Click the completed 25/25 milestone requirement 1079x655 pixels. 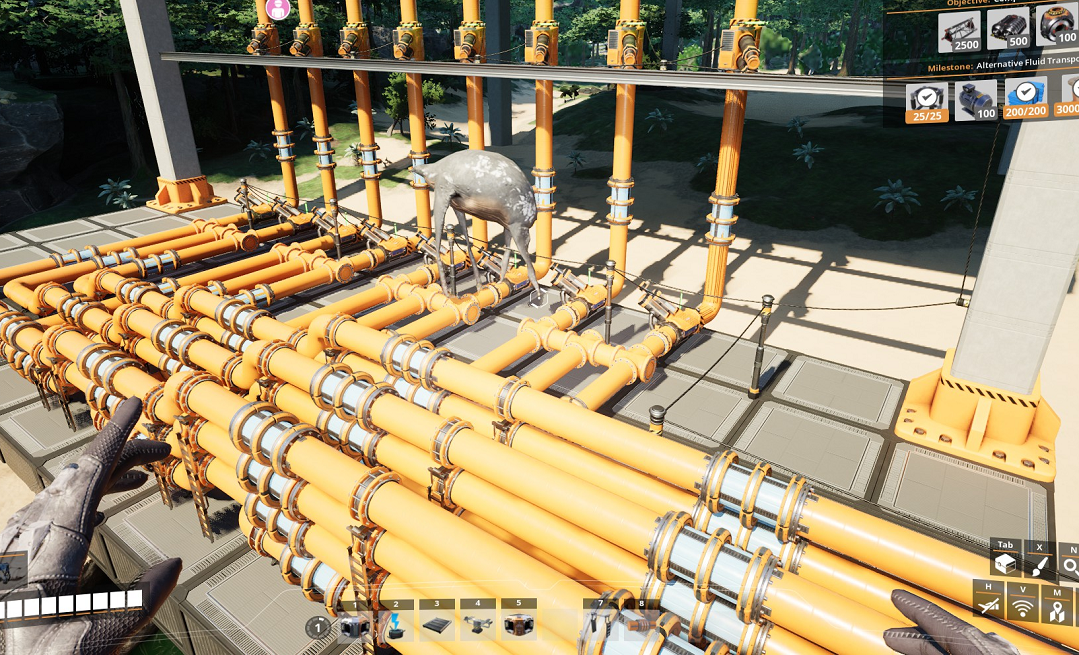coord(926,100)
